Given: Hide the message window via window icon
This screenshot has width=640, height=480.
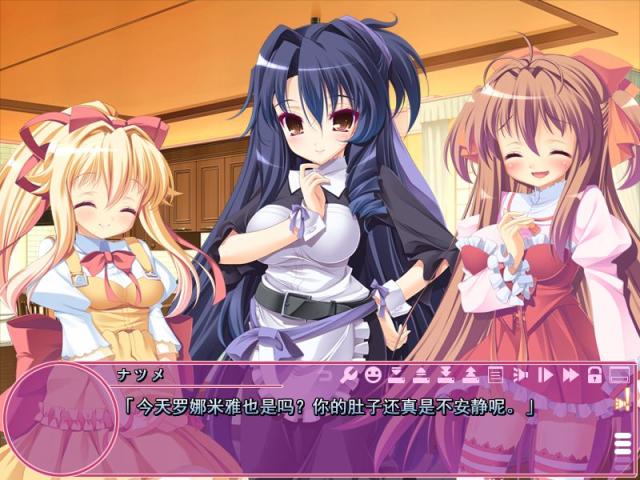Looking at the screenshot, I should [619, 375].
